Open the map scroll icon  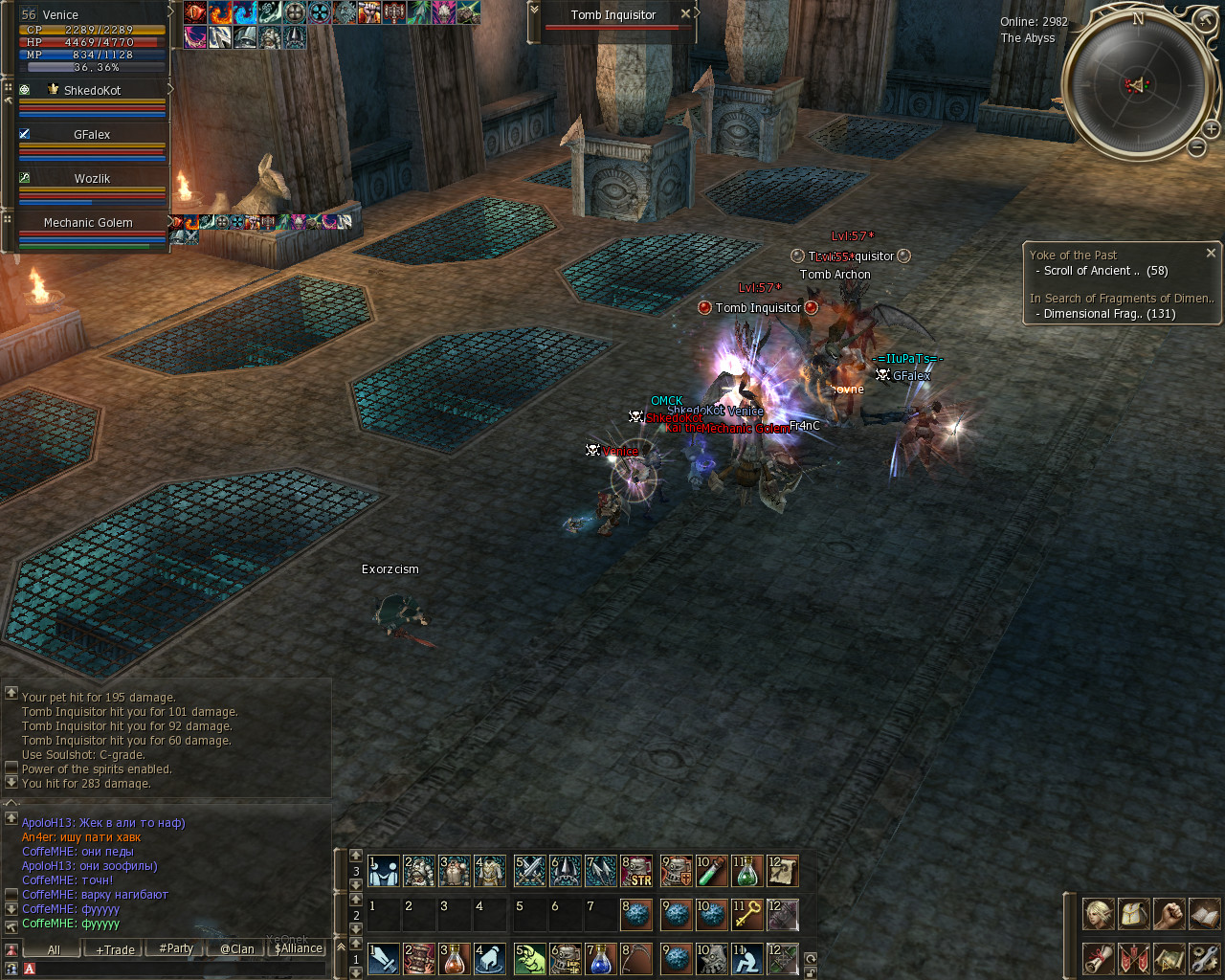click(x=1169, y=958)
